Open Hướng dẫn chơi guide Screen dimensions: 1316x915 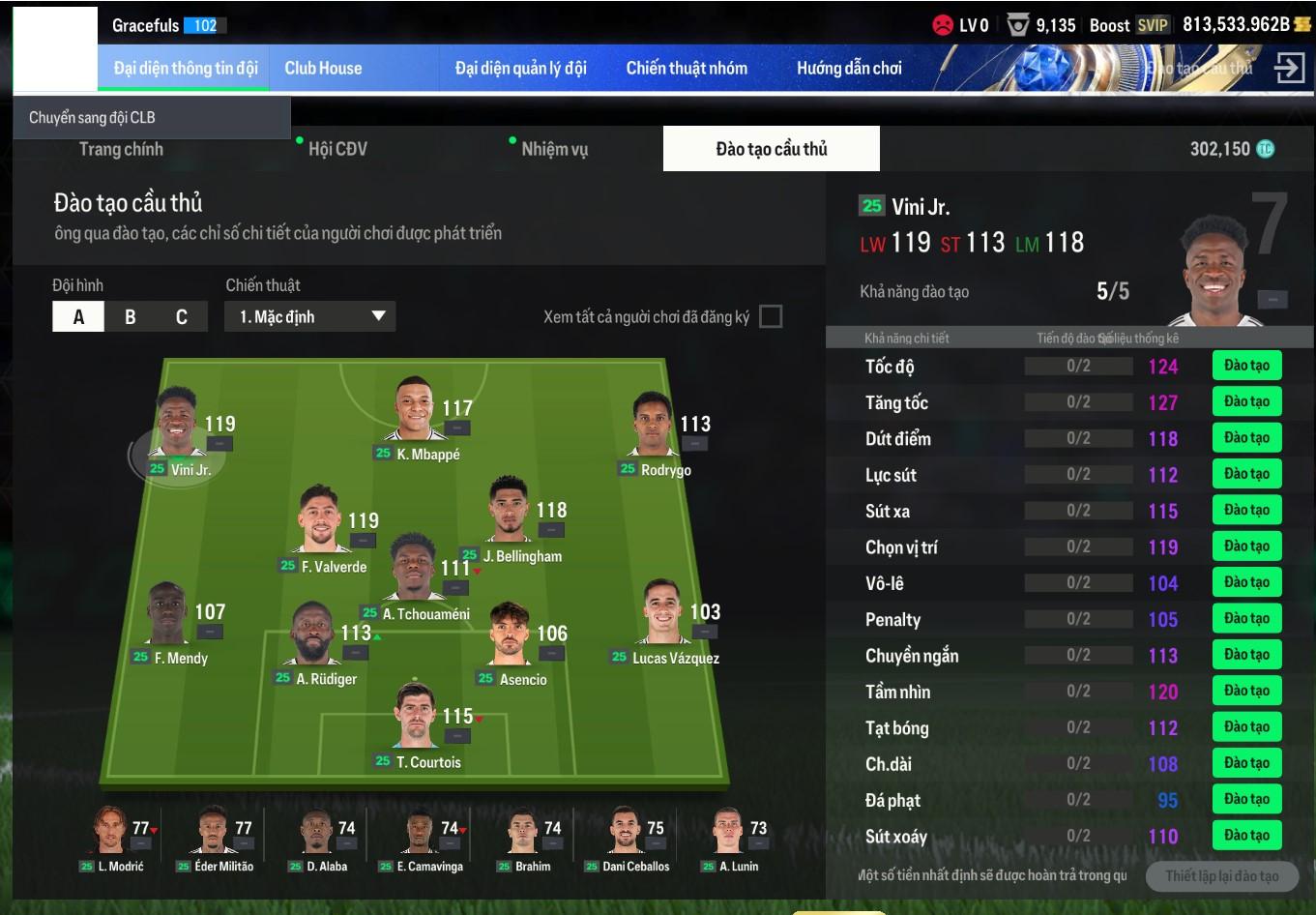coord(849,69)
